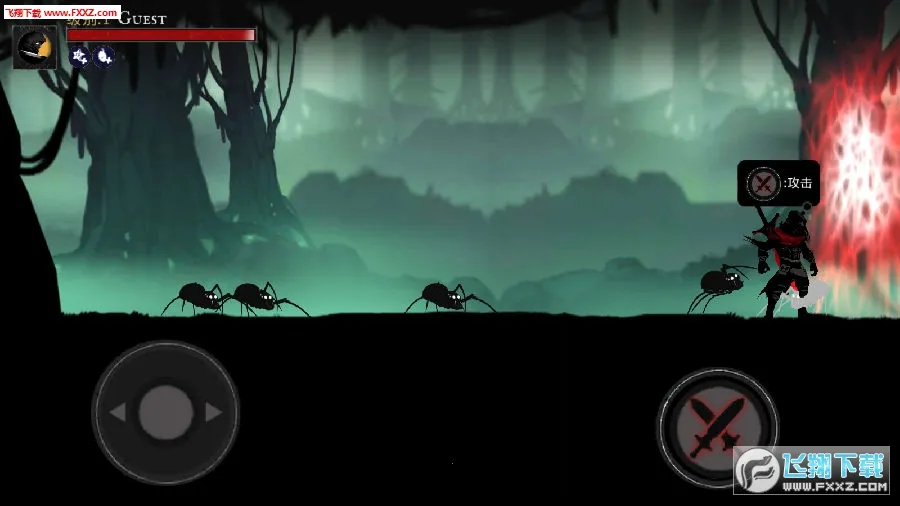Open the player avatar portrait

[x=35, y=46]
